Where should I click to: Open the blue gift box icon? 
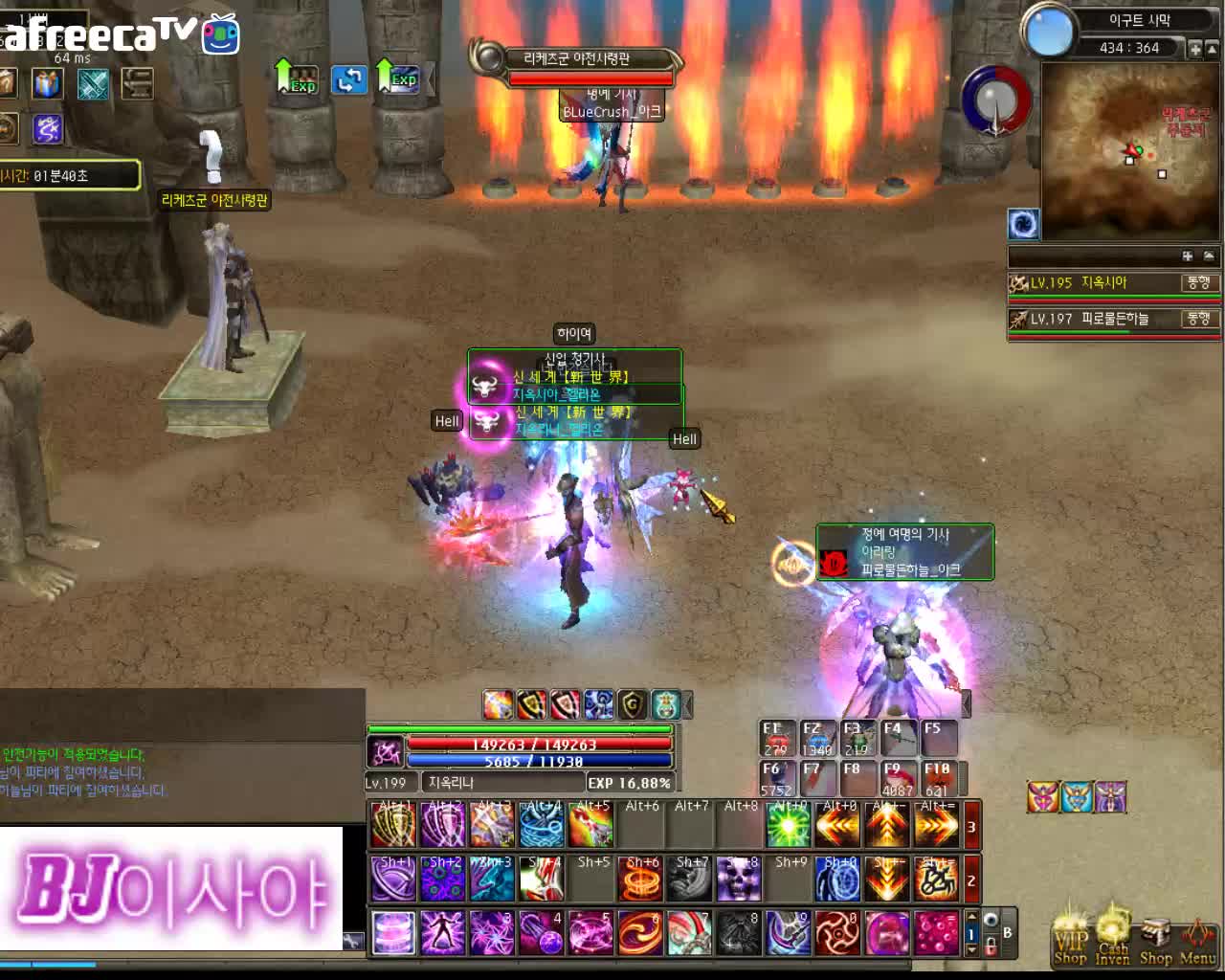(x=47, y=84)
